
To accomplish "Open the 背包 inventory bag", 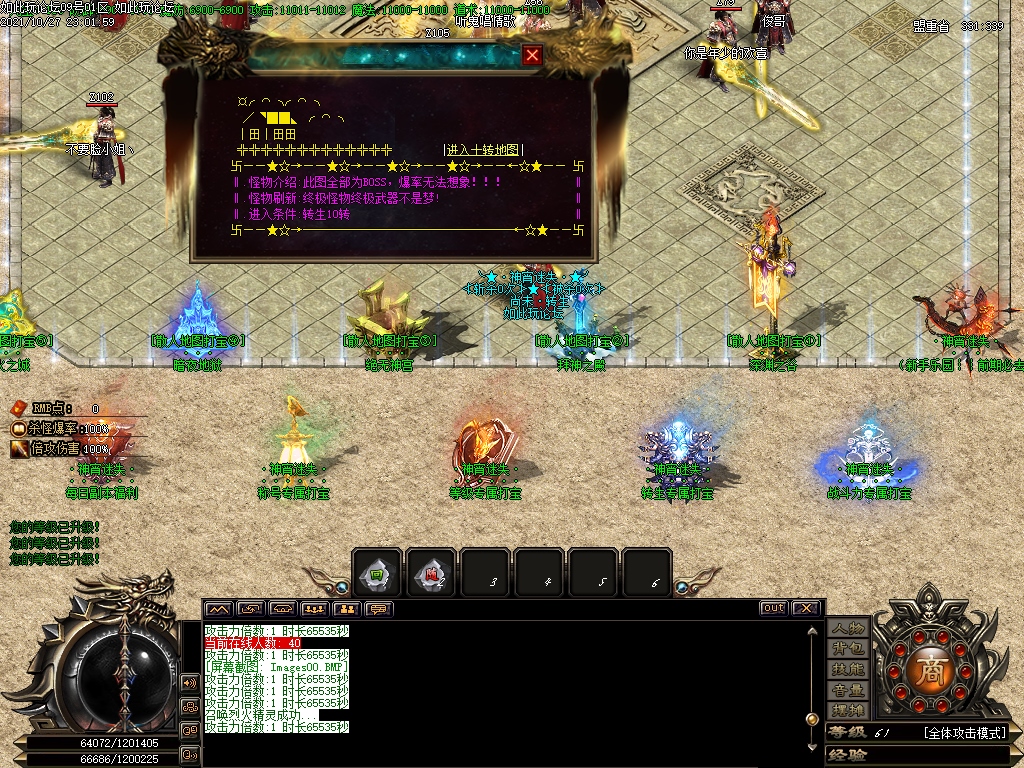I will click(x=847, y=649).
